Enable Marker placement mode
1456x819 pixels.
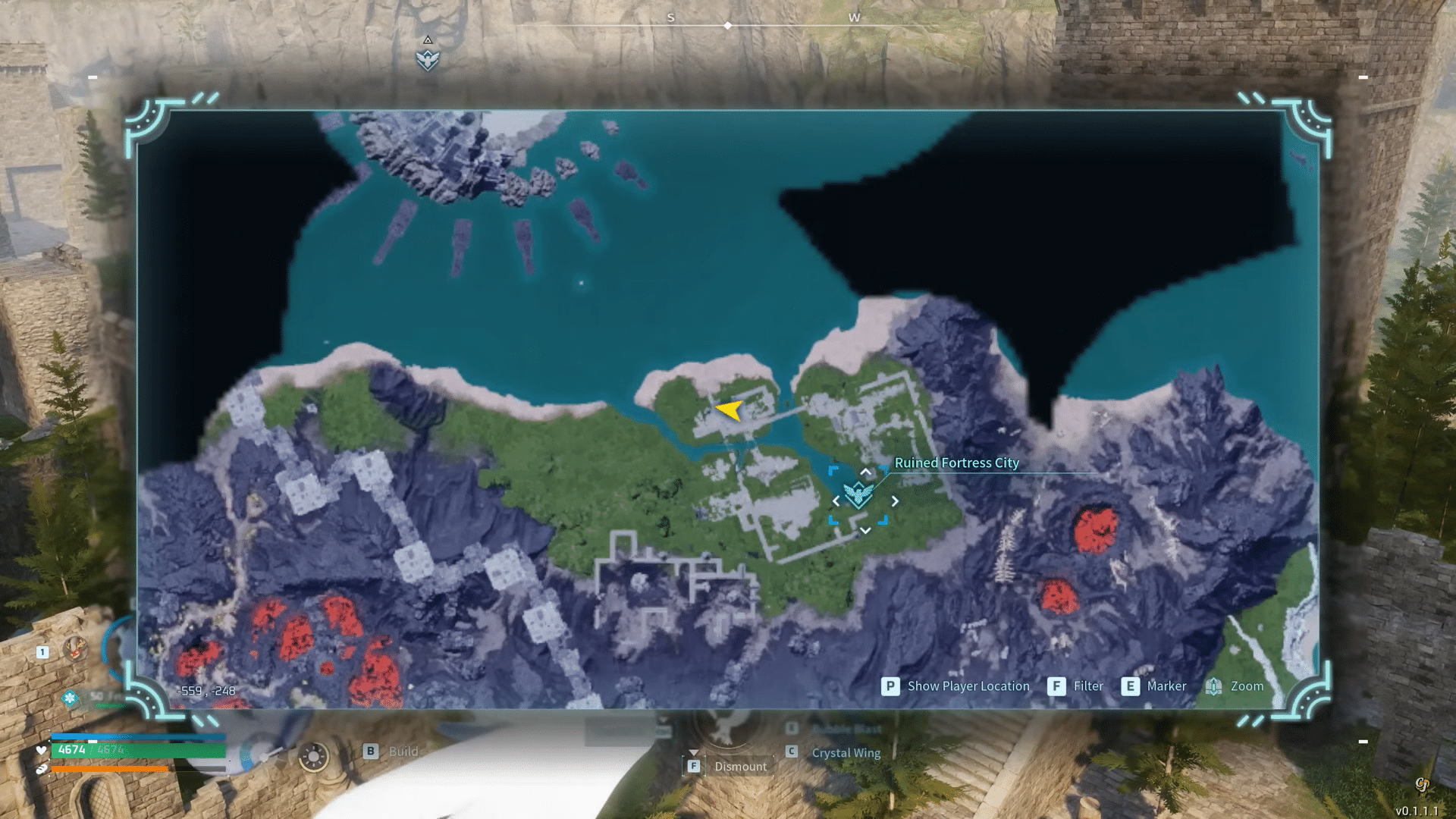1166,686
